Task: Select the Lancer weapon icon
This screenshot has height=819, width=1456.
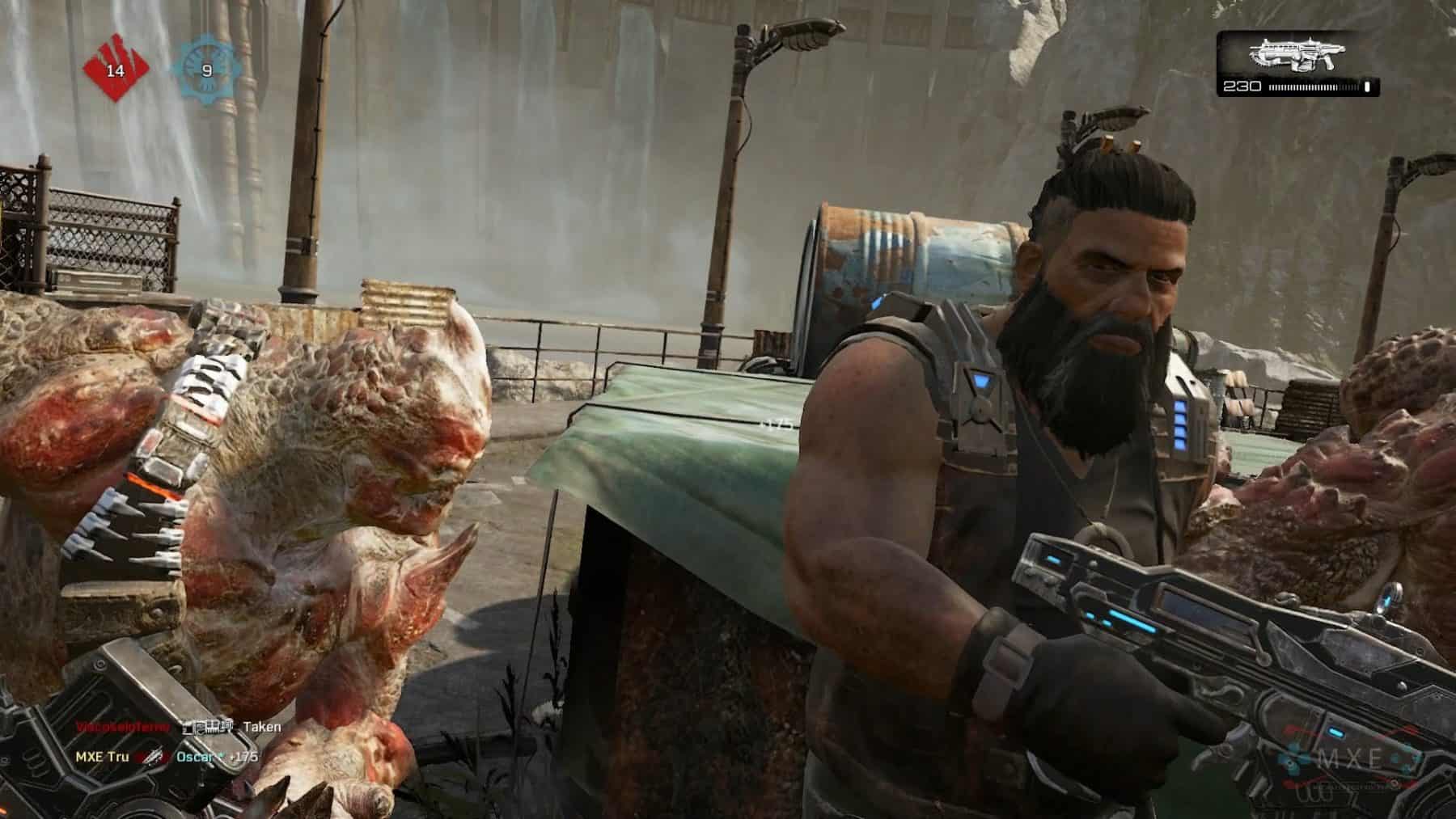Action: click(x=1297, y=56)
